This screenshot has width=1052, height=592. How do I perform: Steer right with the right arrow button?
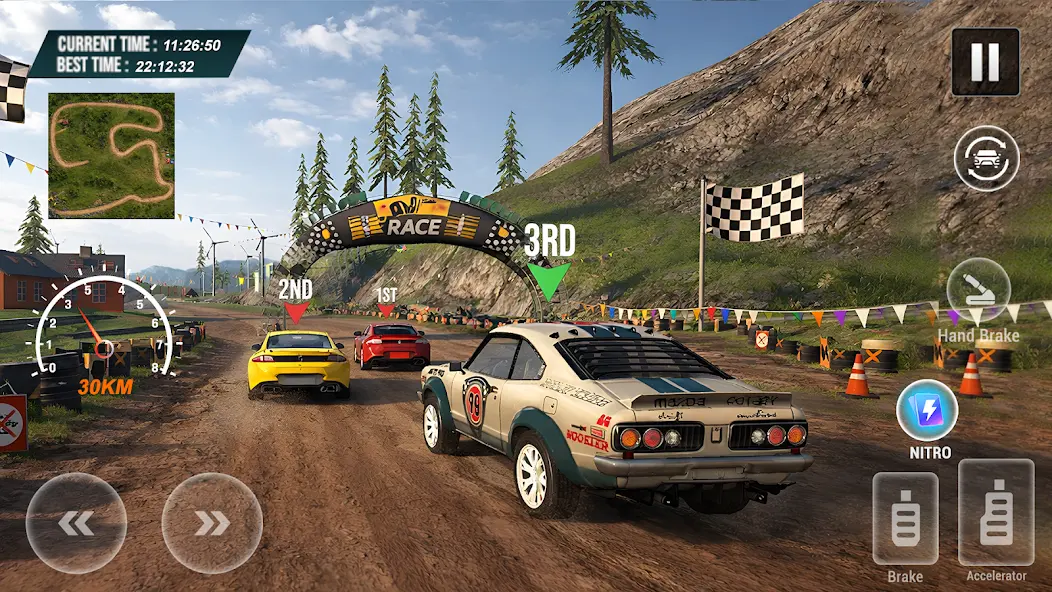(x=212, y=523)
